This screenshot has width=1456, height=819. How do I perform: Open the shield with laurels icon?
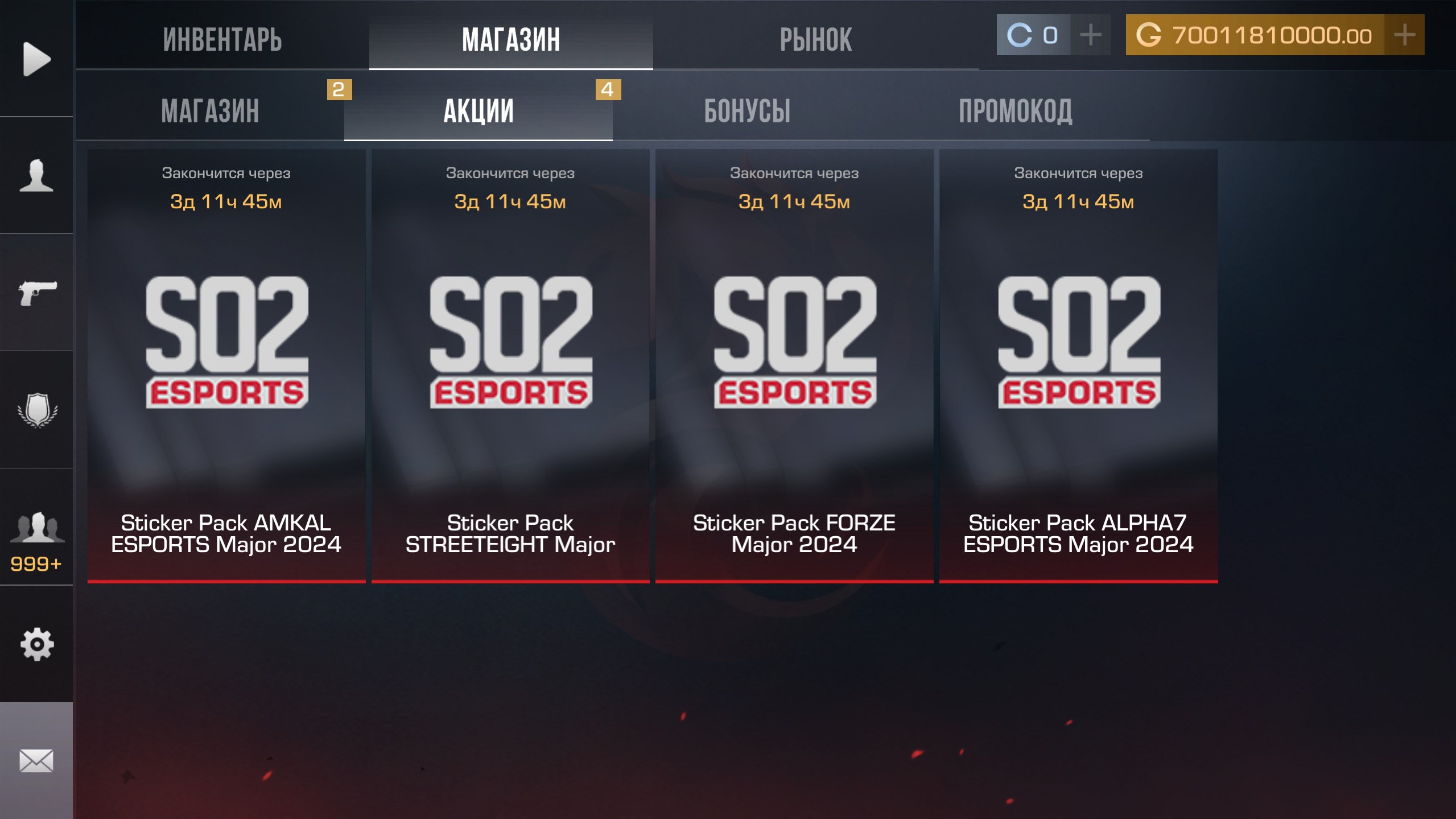coord(36,410)
